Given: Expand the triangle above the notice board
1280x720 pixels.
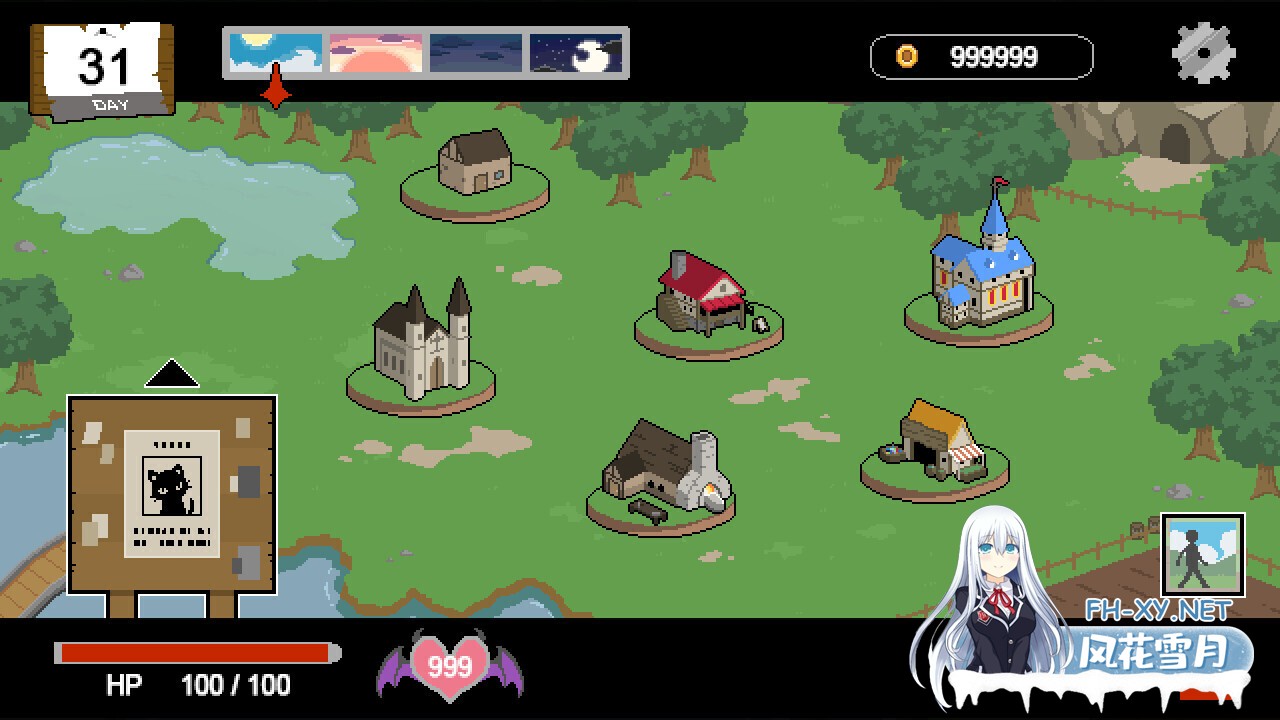Looking at the screenshot, I should (170, 372).
